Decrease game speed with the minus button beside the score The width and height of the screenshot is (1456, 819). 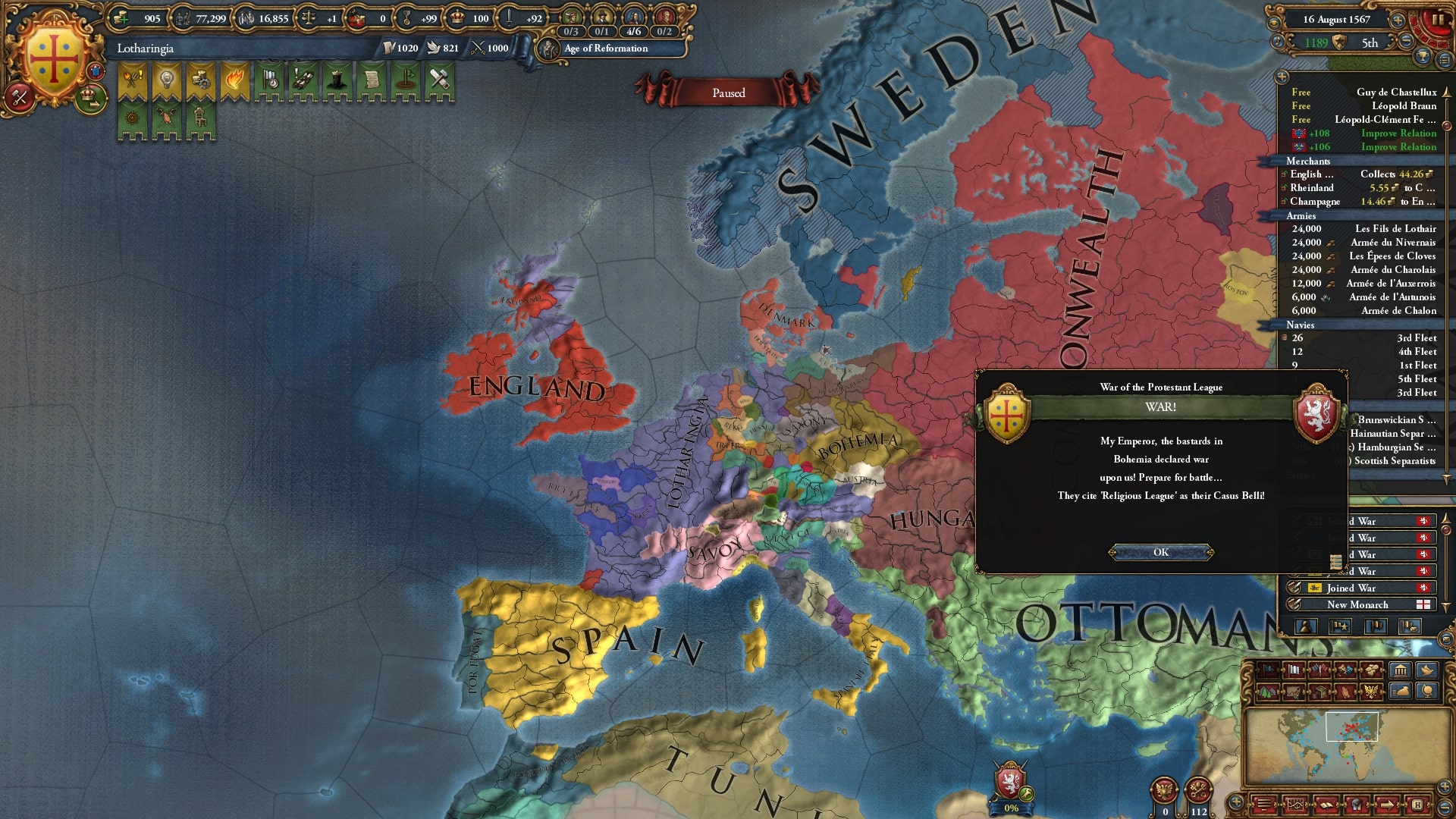(1405, 42)
